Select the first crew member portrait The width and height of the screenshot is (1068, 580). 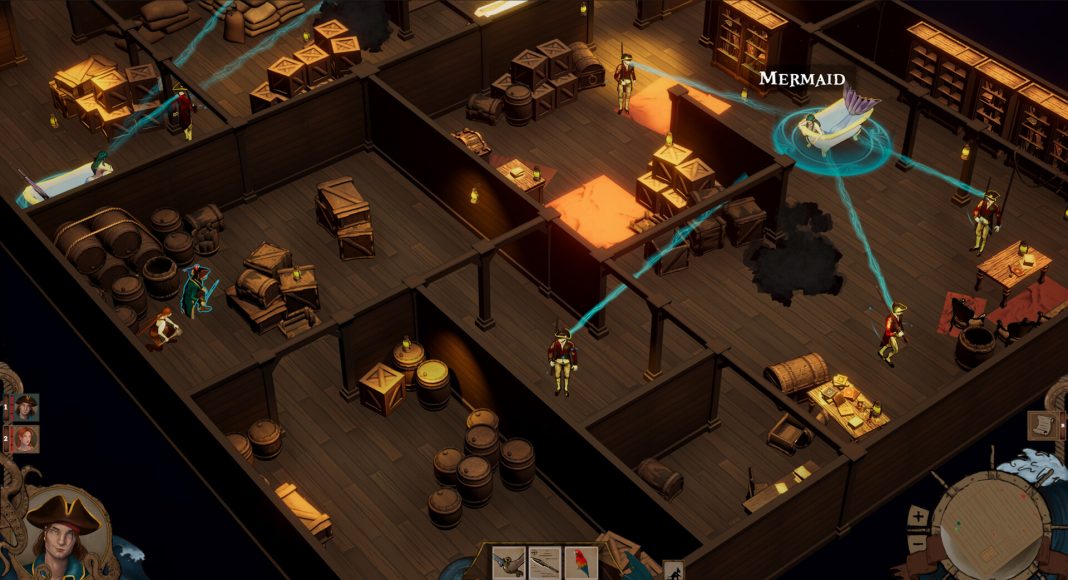(24, 407)
